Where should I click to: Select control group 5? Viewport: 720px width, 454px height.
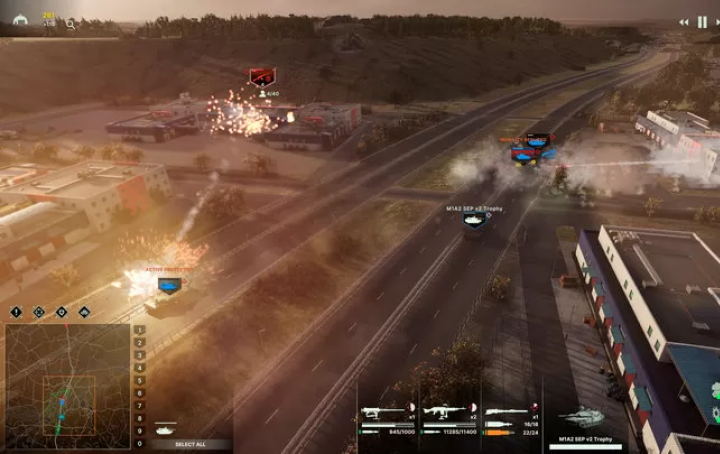(139, 380)
